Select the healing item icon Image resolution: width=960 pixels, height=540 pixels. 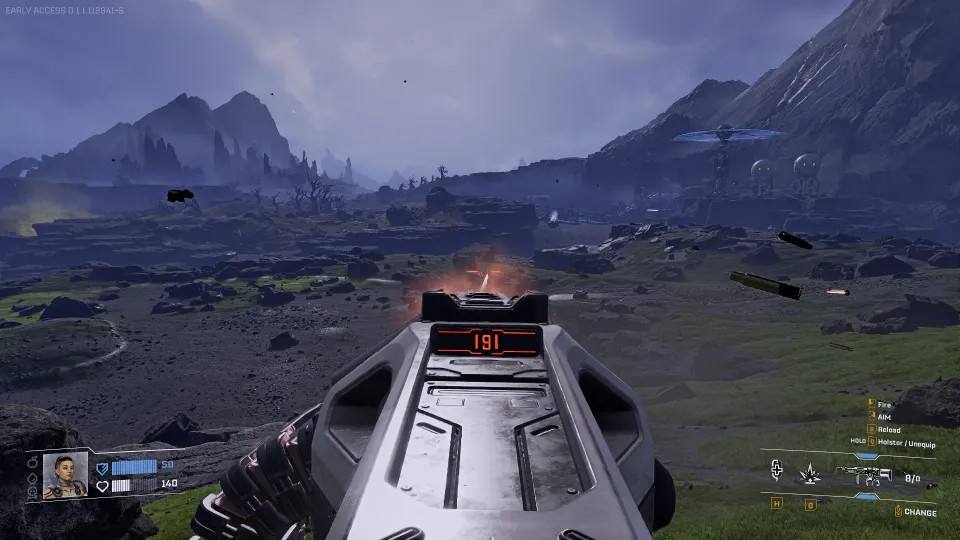coord(776,471)
